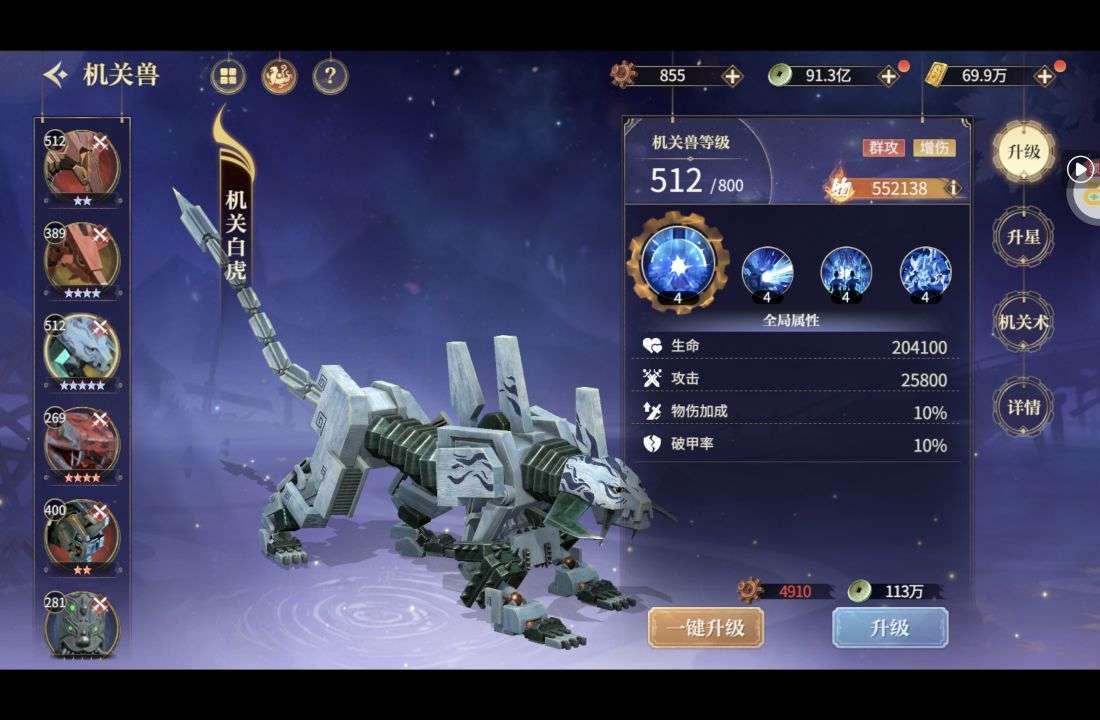Tap the 一键升级 button

click(706, 627)
